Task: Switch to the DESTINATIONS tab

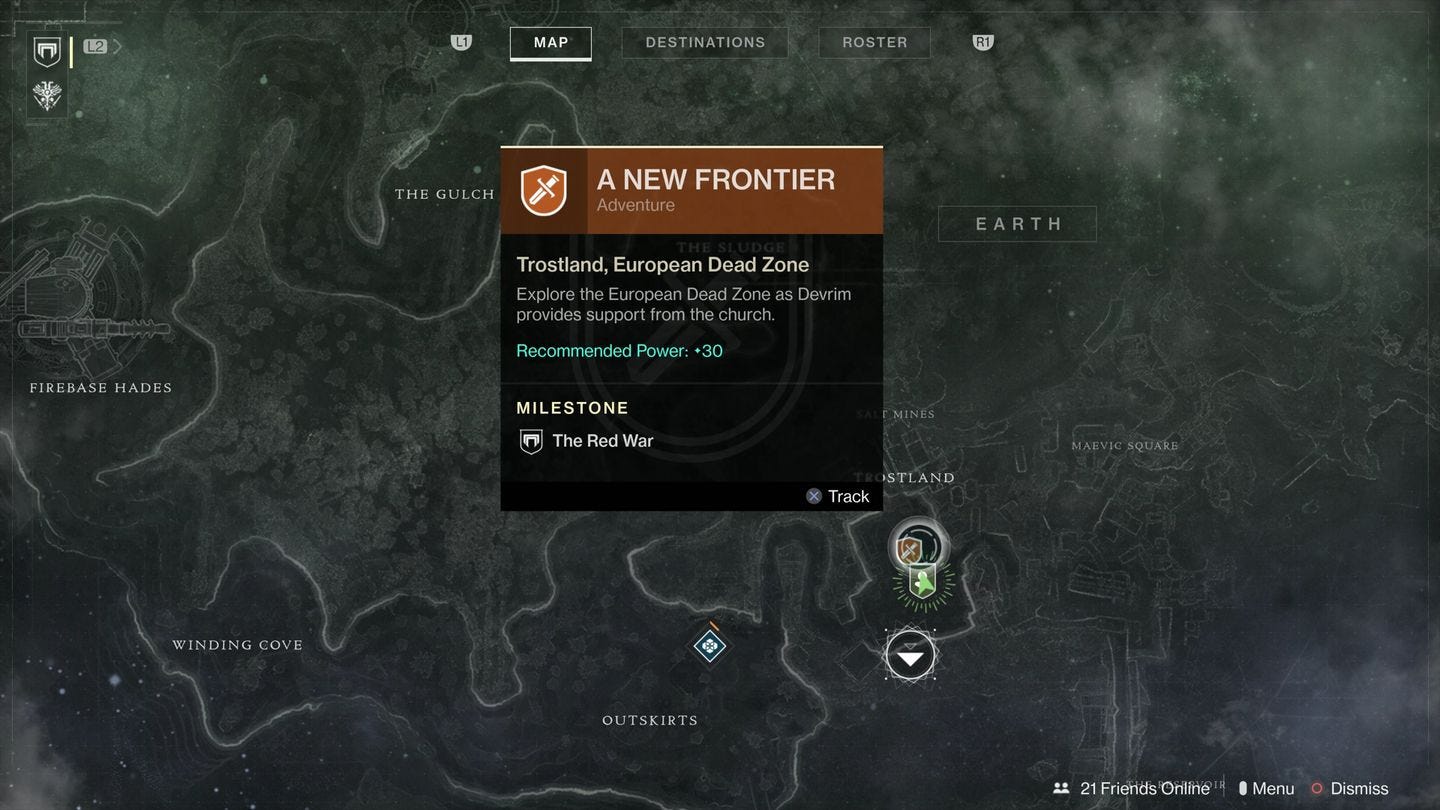Action: pos(705,42)
